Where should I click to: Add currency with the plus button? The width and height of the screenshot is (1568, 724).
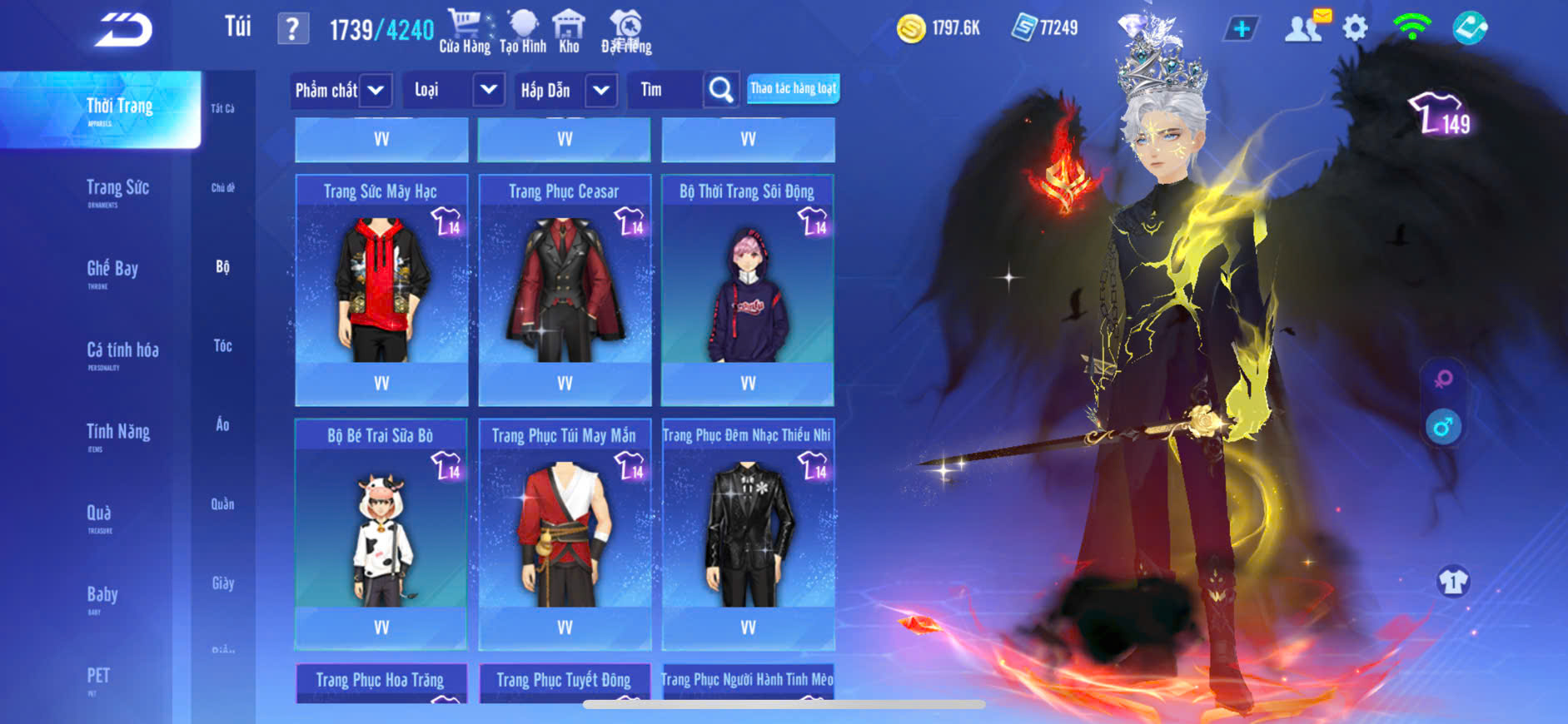[1241, 29]
